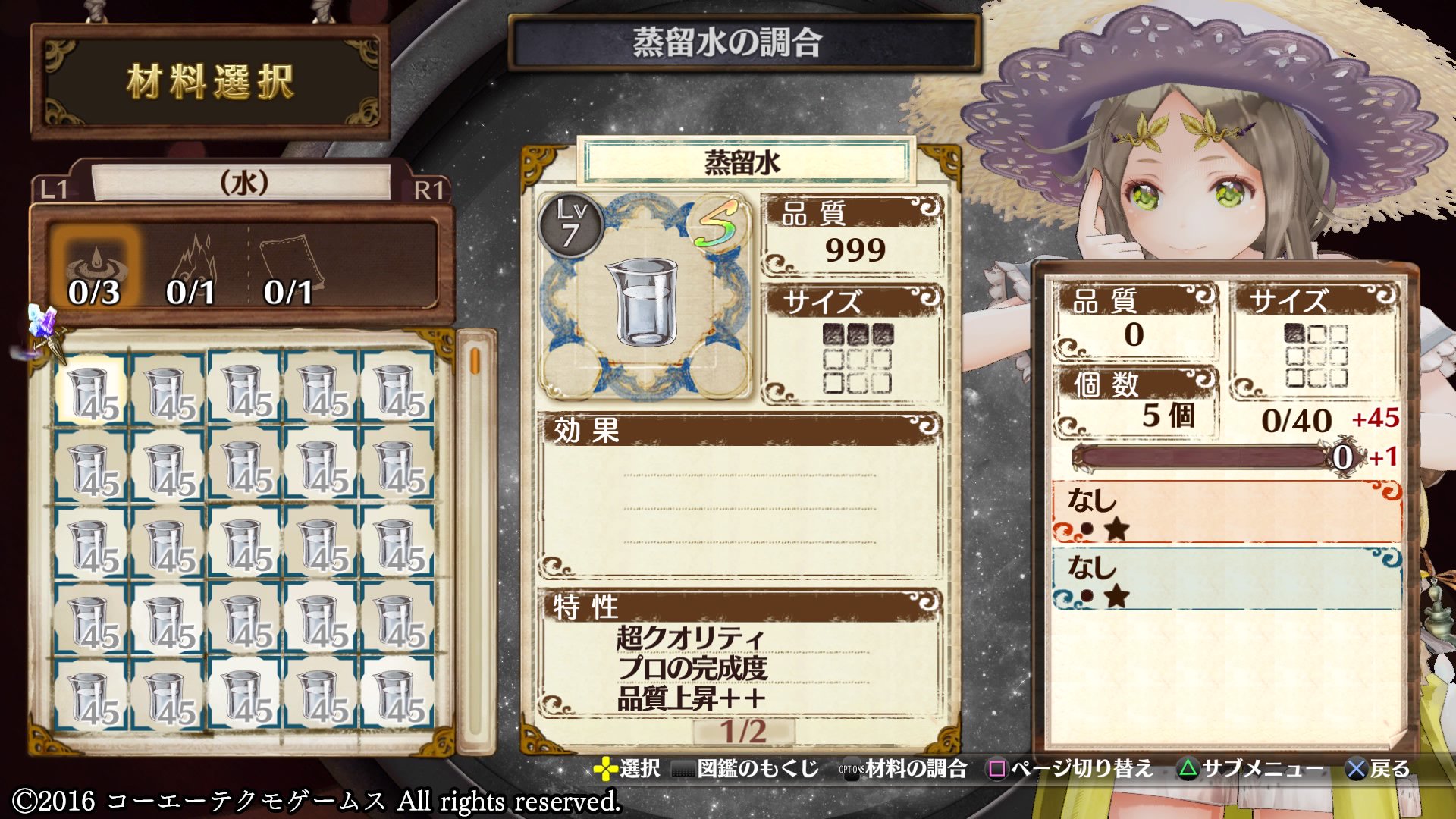The height and width of the screenshot is (819, 1456).
Task: Select the 超クオリティ trait row
Action: point(689,638)
